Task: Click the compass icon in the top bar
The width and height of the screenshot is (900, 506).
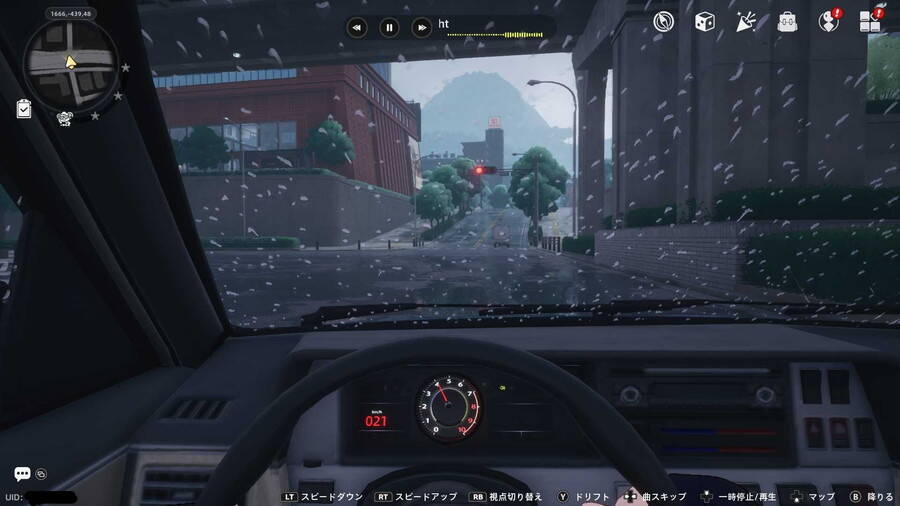Action: pyautogui.click(x=664, y=21)
